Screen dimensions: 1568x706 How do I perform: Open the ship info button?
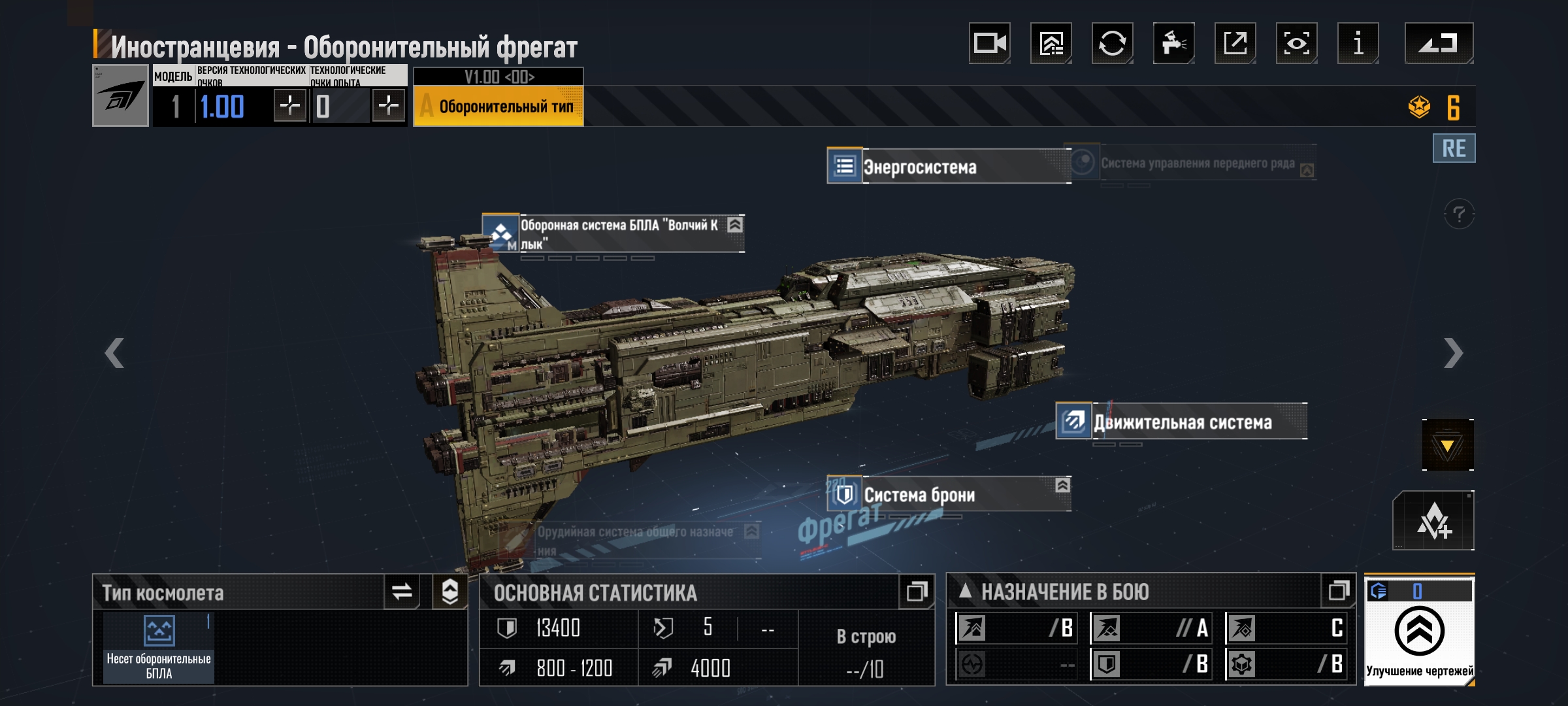(x=1358, y=44)
